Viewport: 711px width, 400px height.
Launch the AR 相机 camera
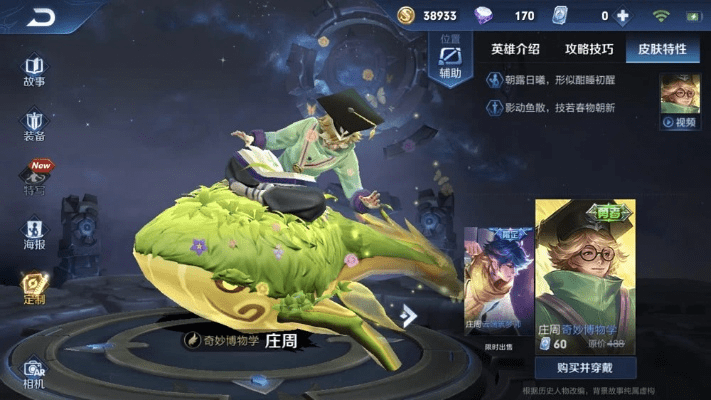(34, 372)
